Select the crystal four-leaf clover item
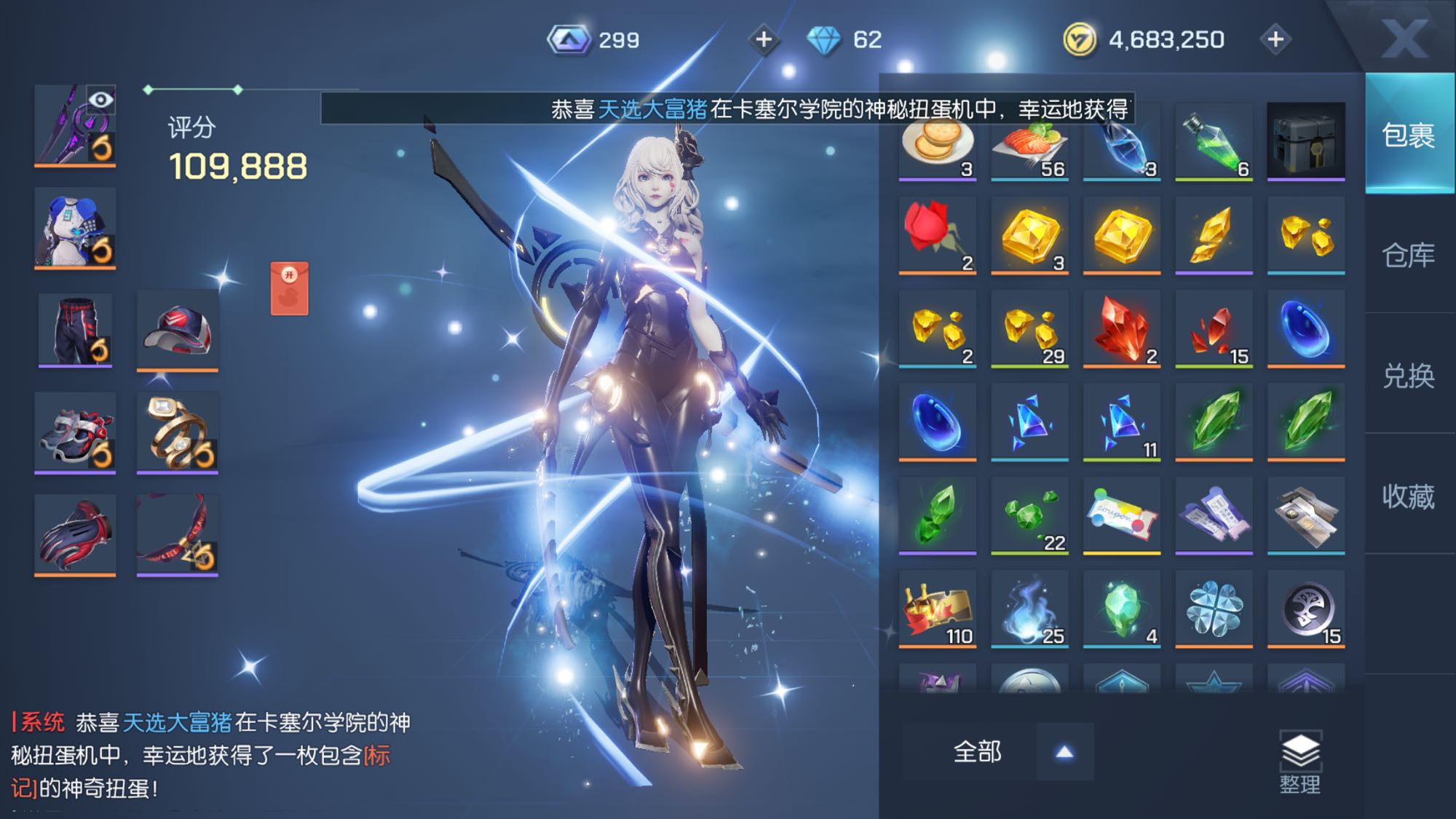 pyautogui.click(x=1214, y=609)
